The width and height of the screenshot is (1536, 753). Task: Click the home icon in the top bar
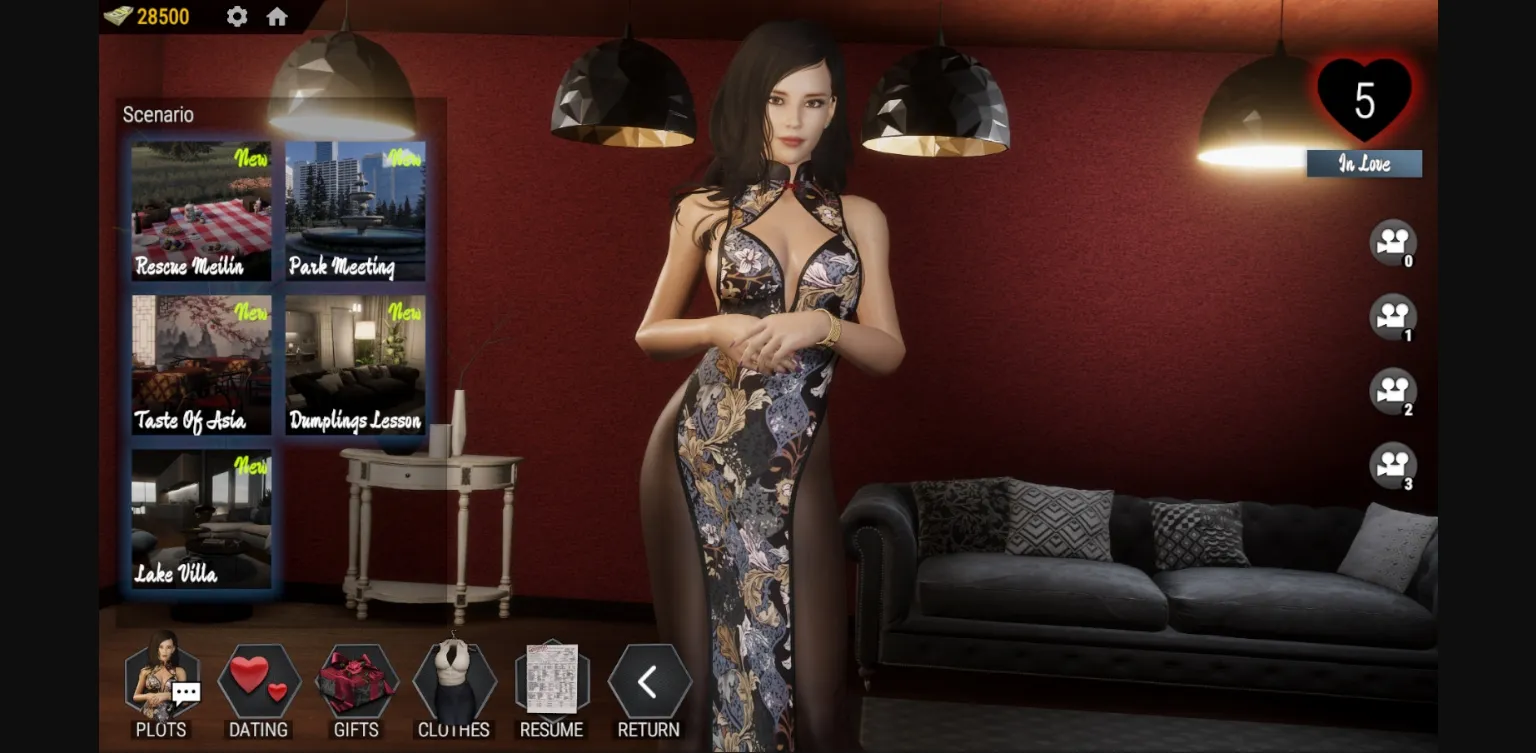coord(277,16)
